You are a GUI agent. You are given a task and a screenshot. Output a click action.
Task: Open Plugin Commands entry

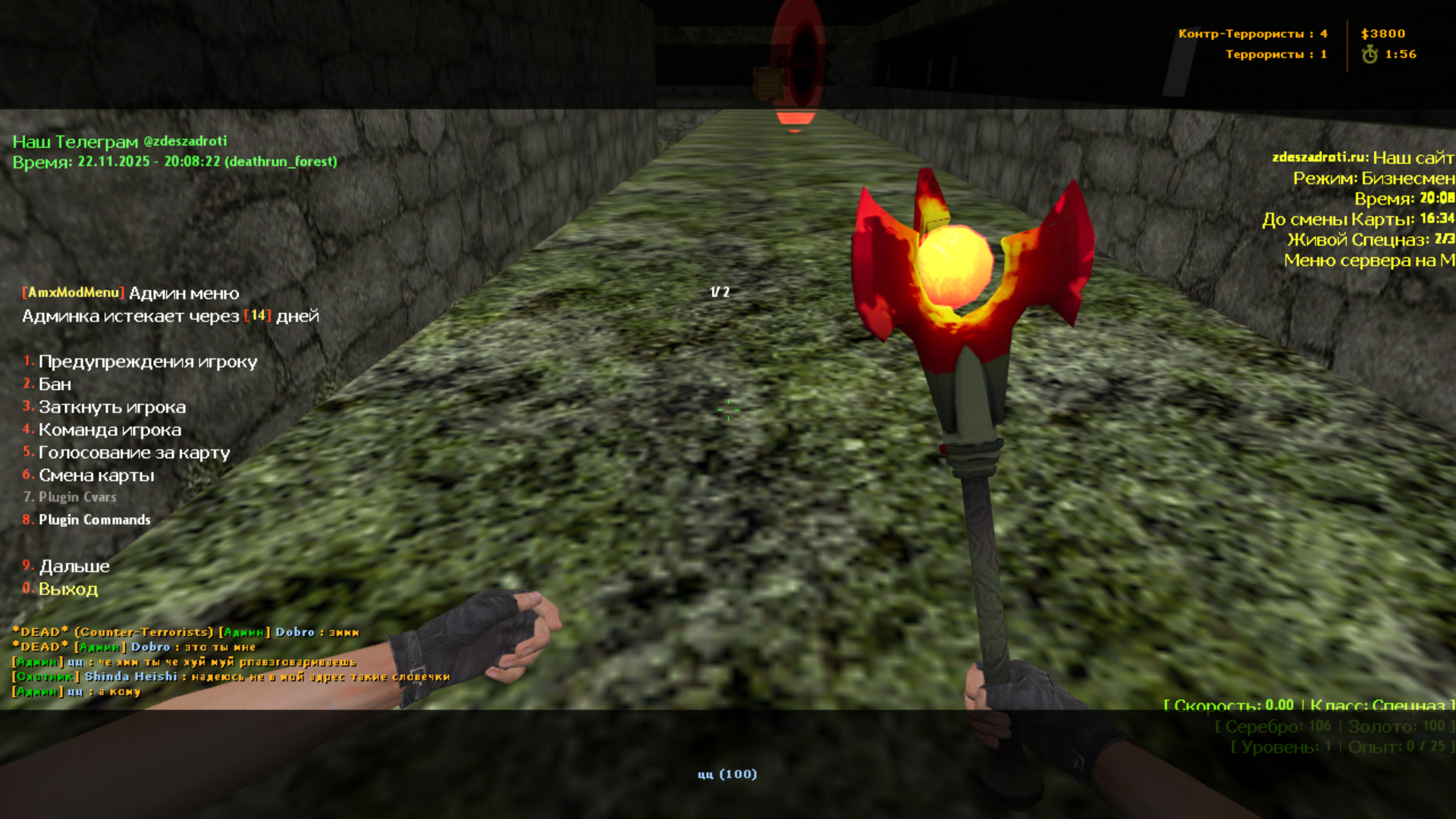(x=94, y=519)
